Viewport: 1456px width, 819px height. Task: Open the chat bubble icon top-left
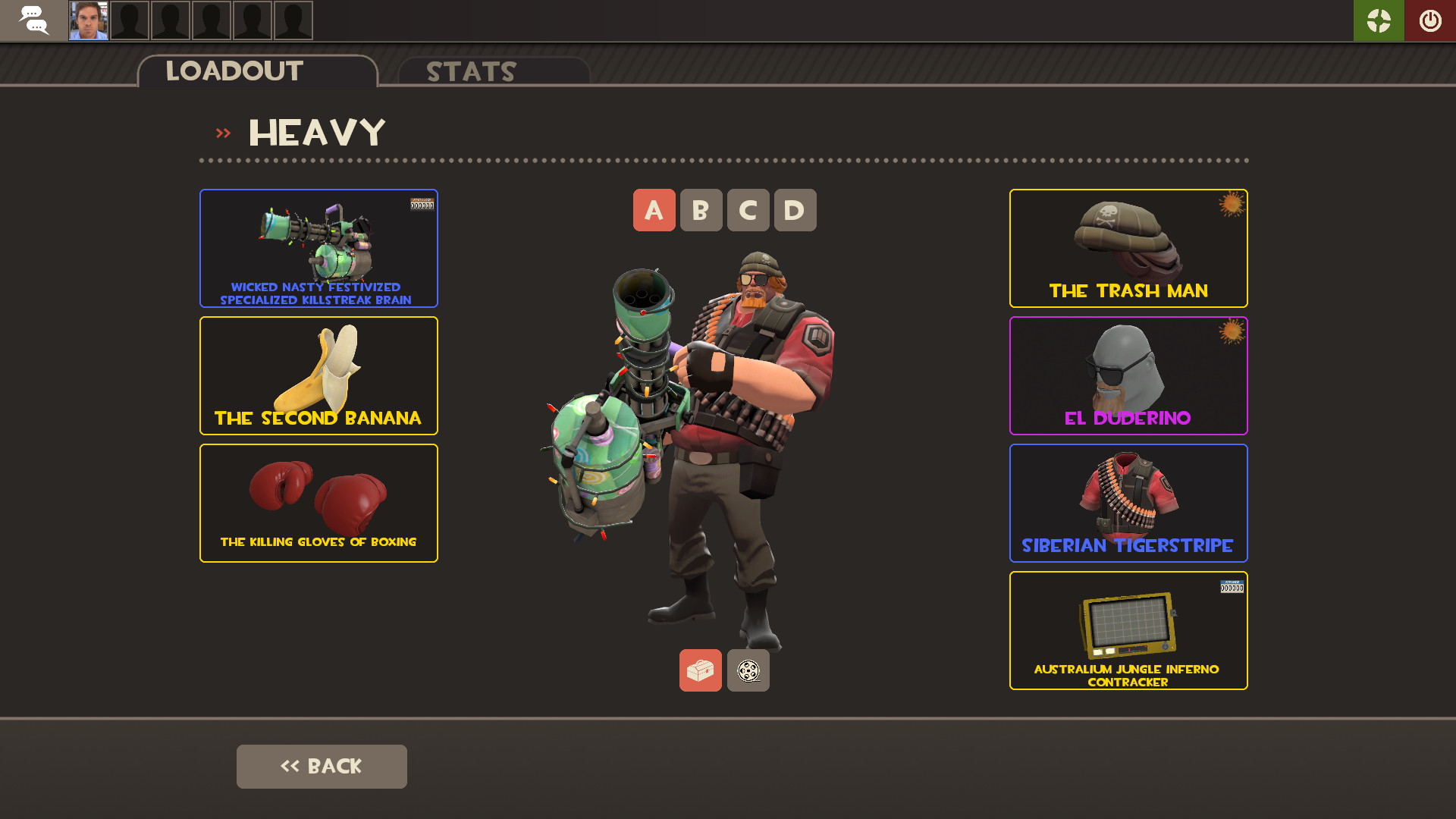(x=33, y=20)
